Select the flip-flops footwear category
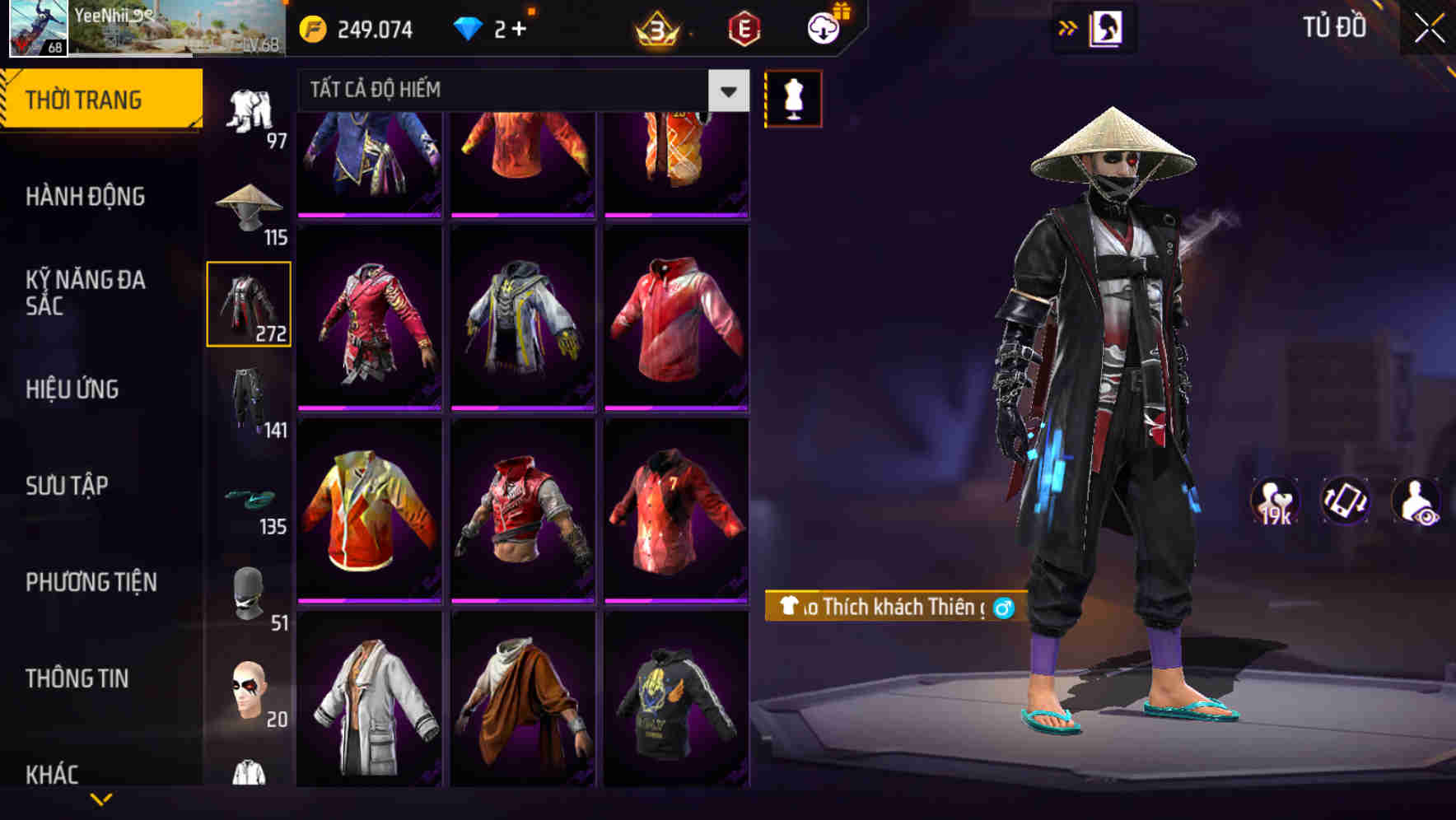The height and width of the screenshot is (820, 1456). coord(250,500)
